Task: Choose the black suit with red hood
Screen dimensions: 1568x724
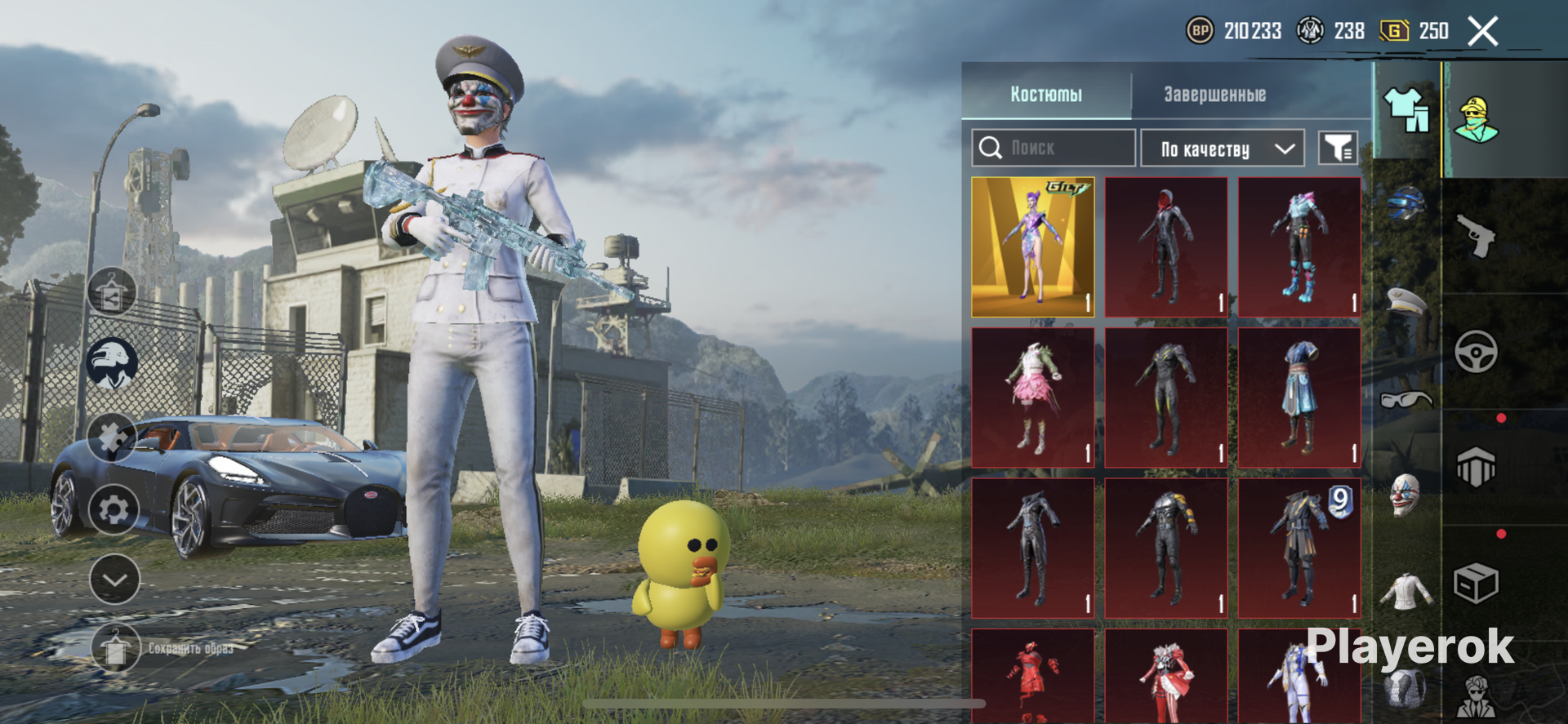Action: 1166,247
